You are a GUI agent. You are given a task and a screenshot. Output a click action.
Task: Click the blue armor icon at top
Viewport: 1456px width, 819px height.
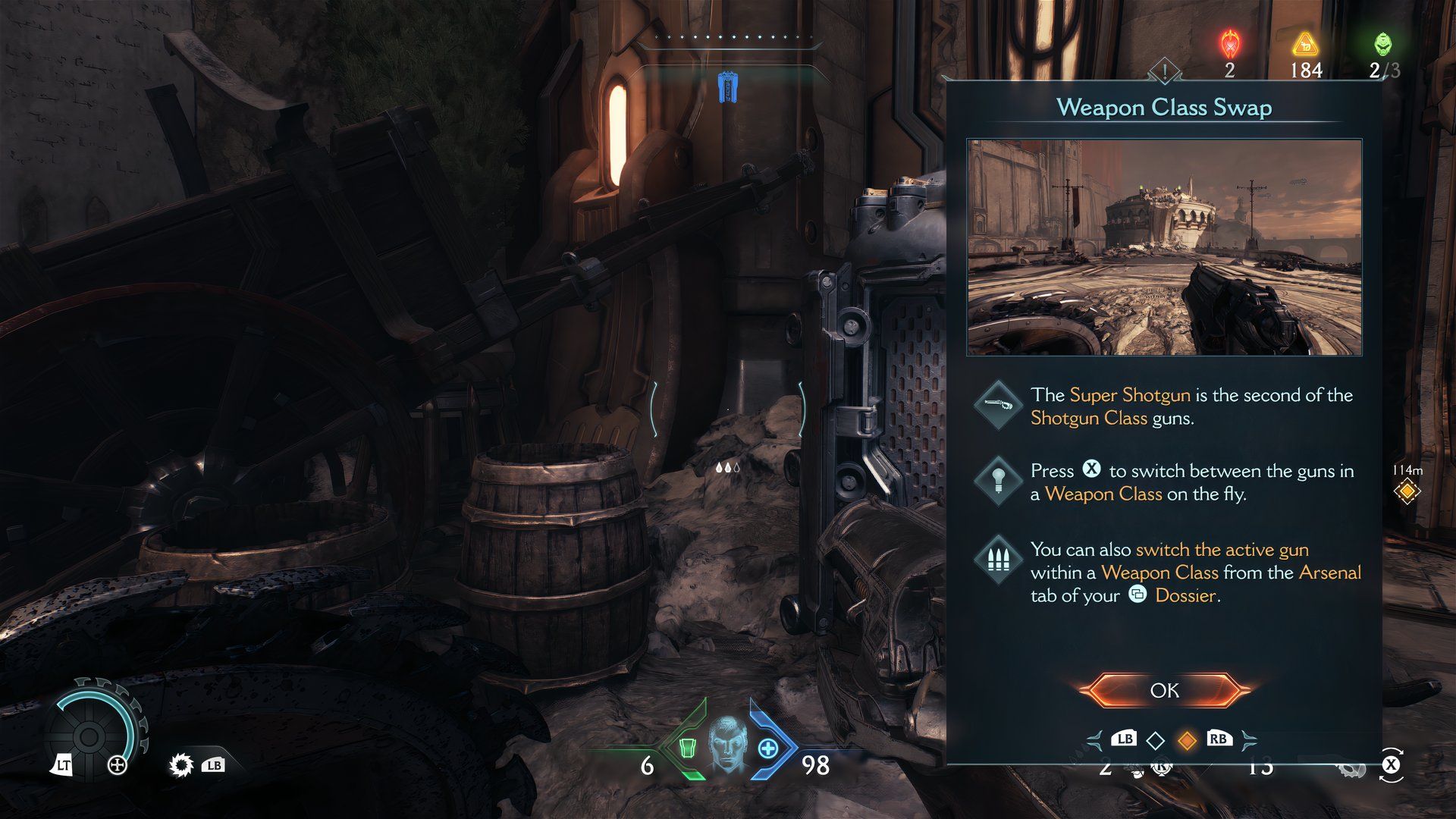click(x=728, y=88)
